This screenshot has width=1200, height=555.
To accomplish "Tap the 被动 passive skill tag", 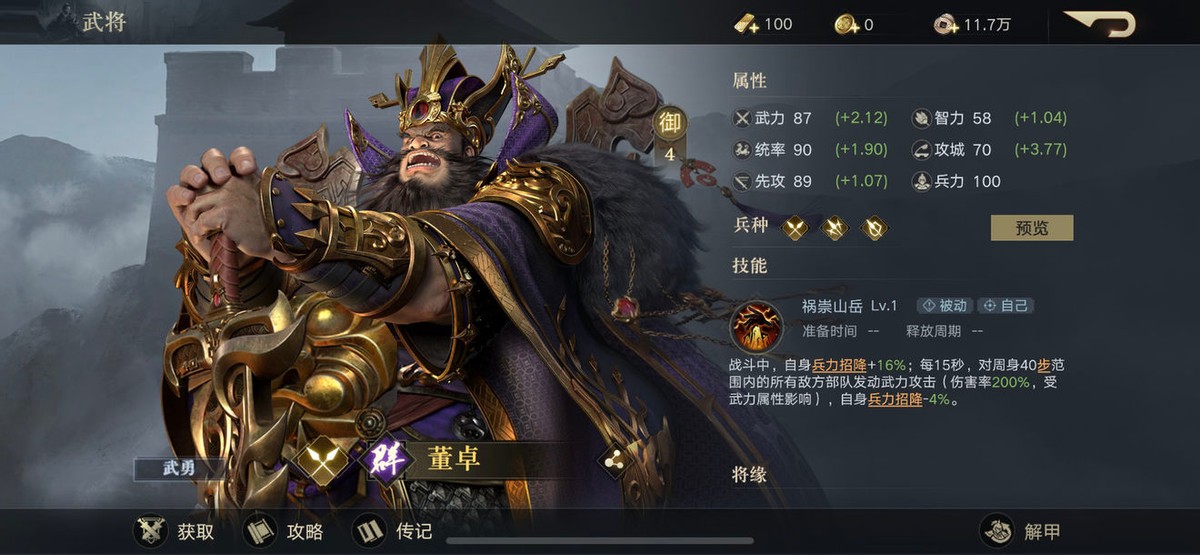I will click(x=944, y=306).
